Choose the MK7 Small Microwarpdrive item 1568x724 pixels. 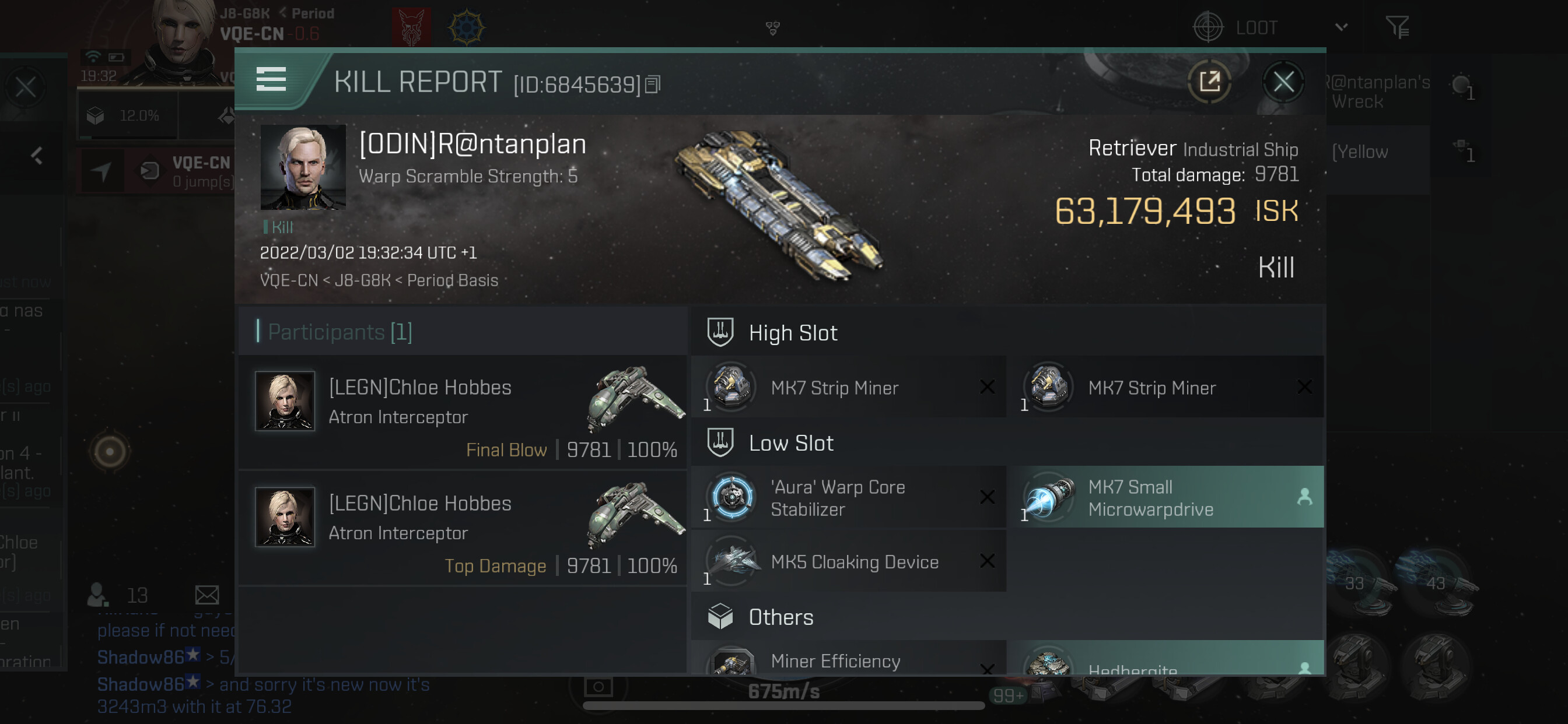click(1164, 498)
